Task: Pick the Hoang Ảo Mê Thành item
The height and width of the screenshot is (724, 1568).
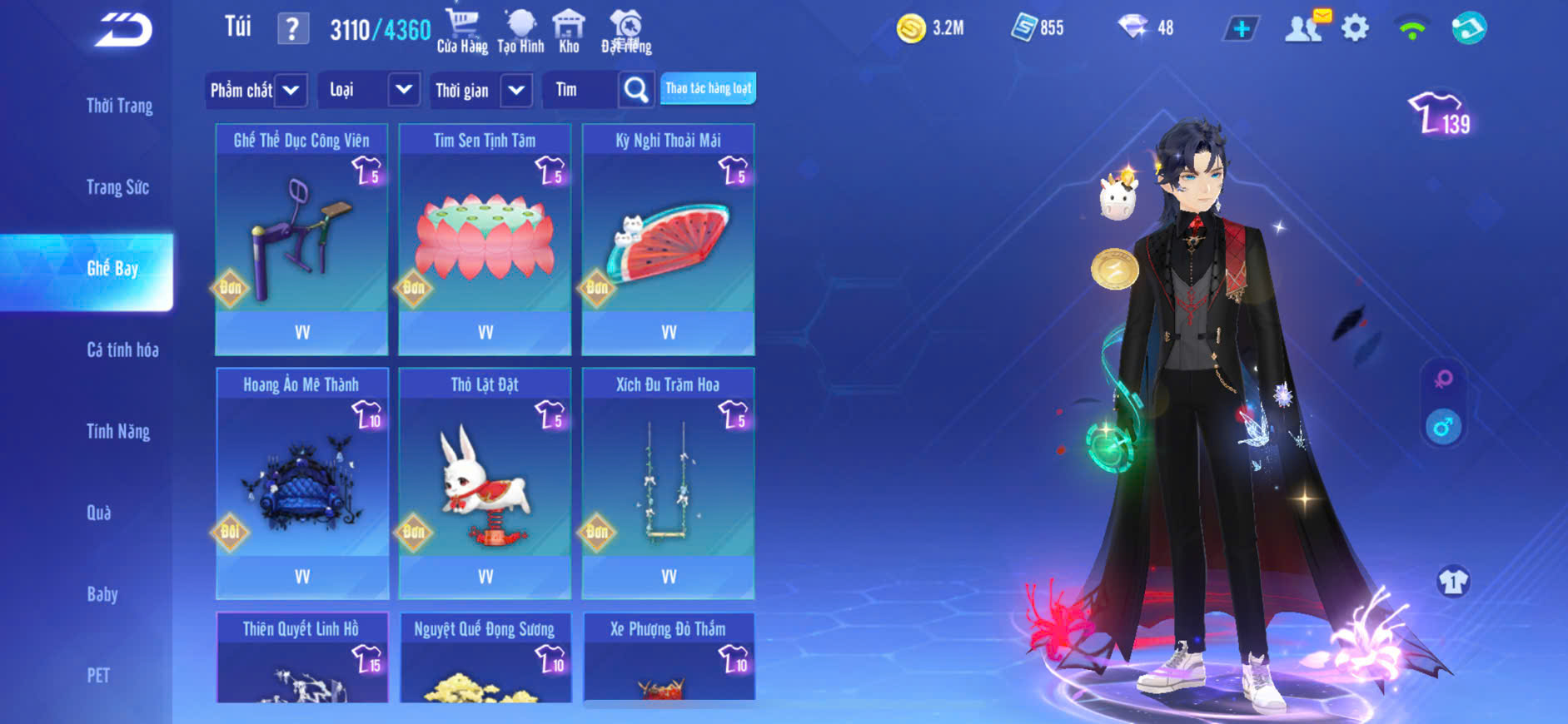Action: click(x=301, y=483)
